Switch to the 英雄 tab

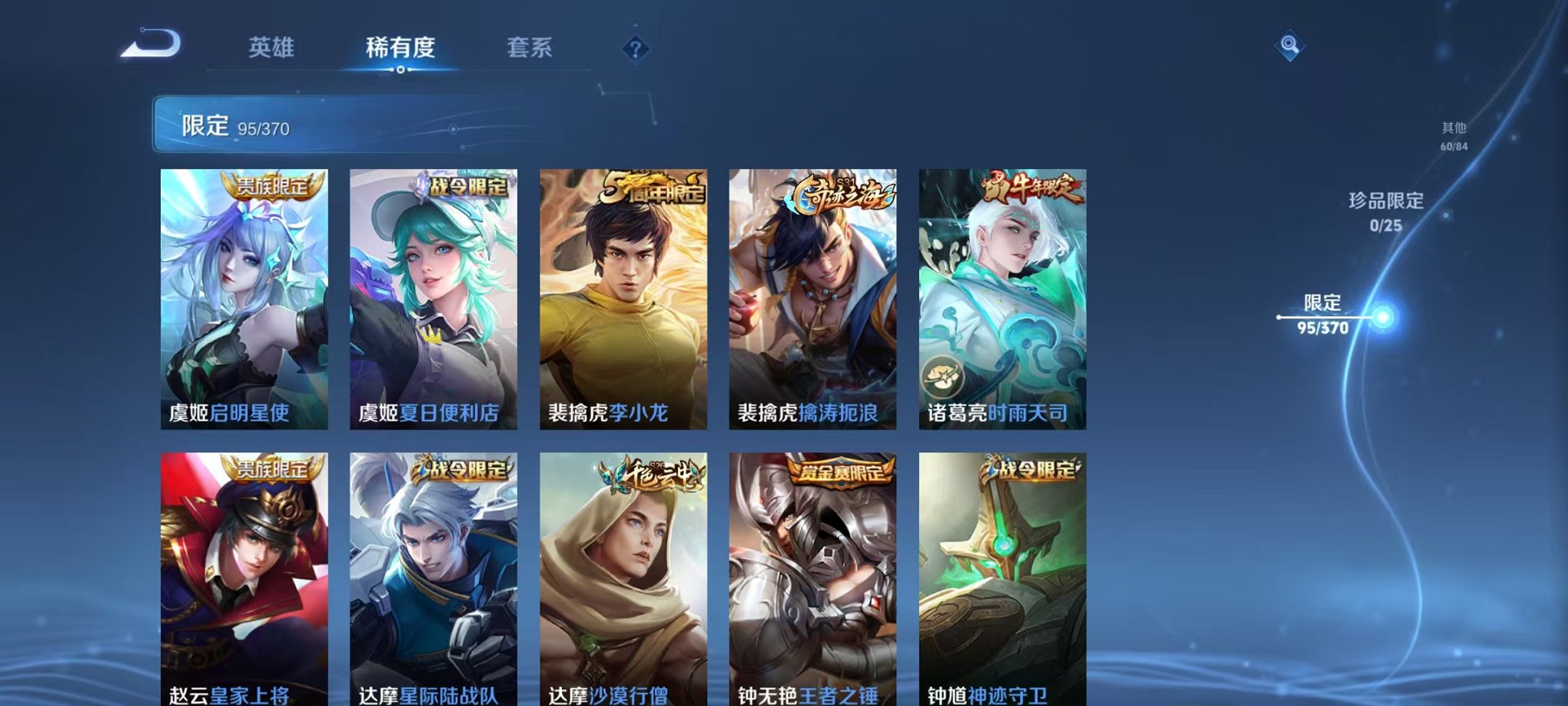[273, 48]
